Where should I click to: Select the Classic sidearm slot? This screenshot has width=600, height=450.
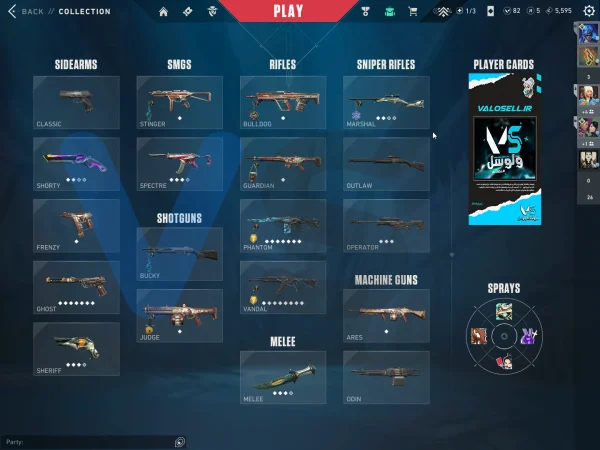[x=76, y=102]
